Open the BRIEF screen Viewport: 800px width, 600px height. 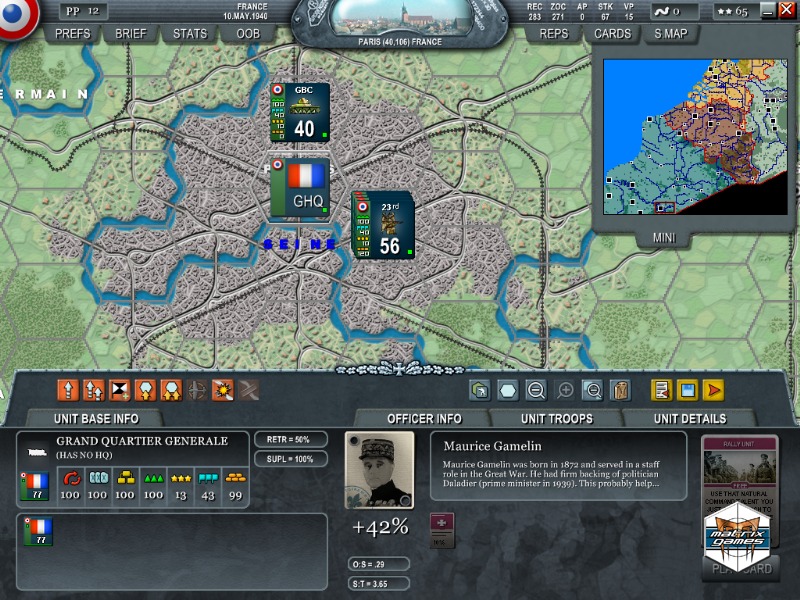(x=131, y=33)
